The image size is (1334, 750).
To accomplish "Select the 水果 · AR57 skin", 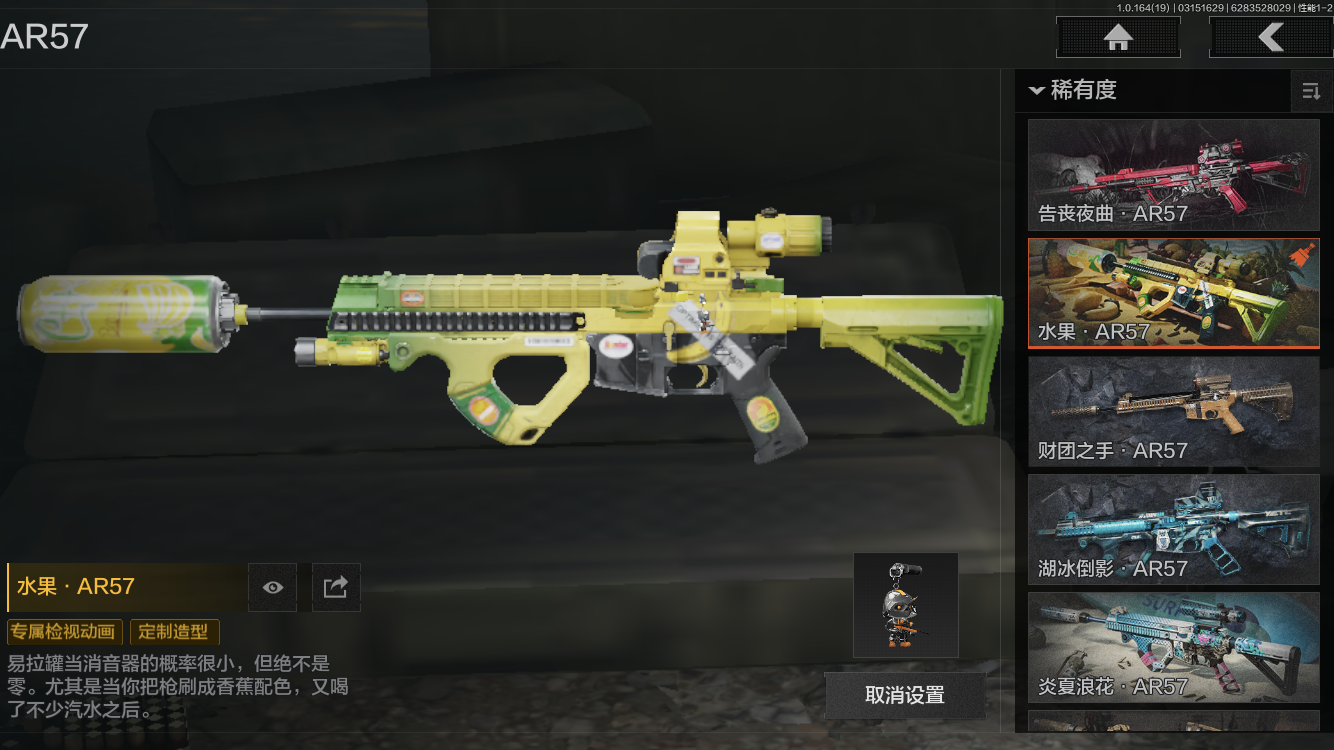I will (x=1174, y=293).
